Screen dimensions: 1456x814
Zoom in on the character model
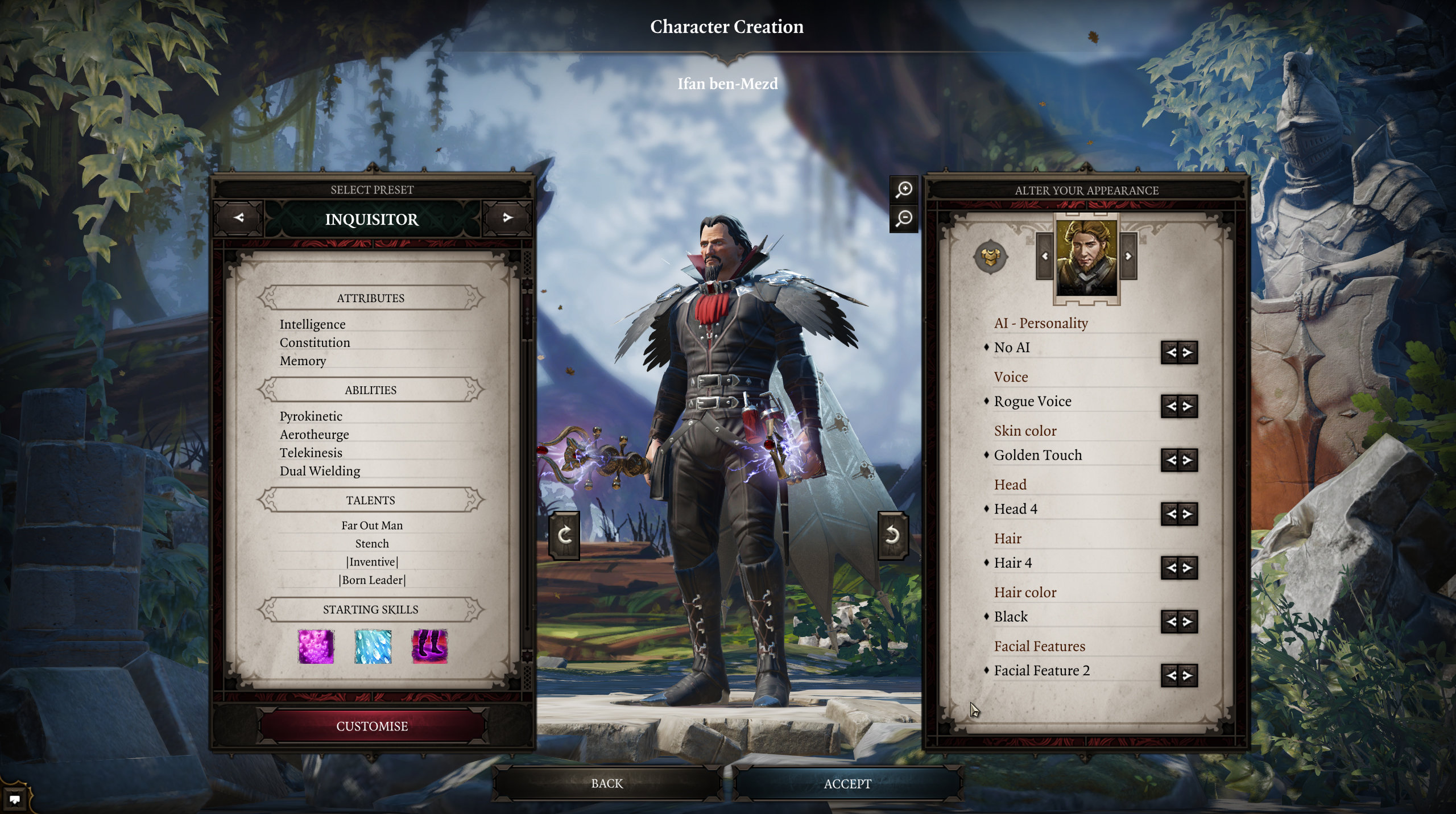point(904,189)
